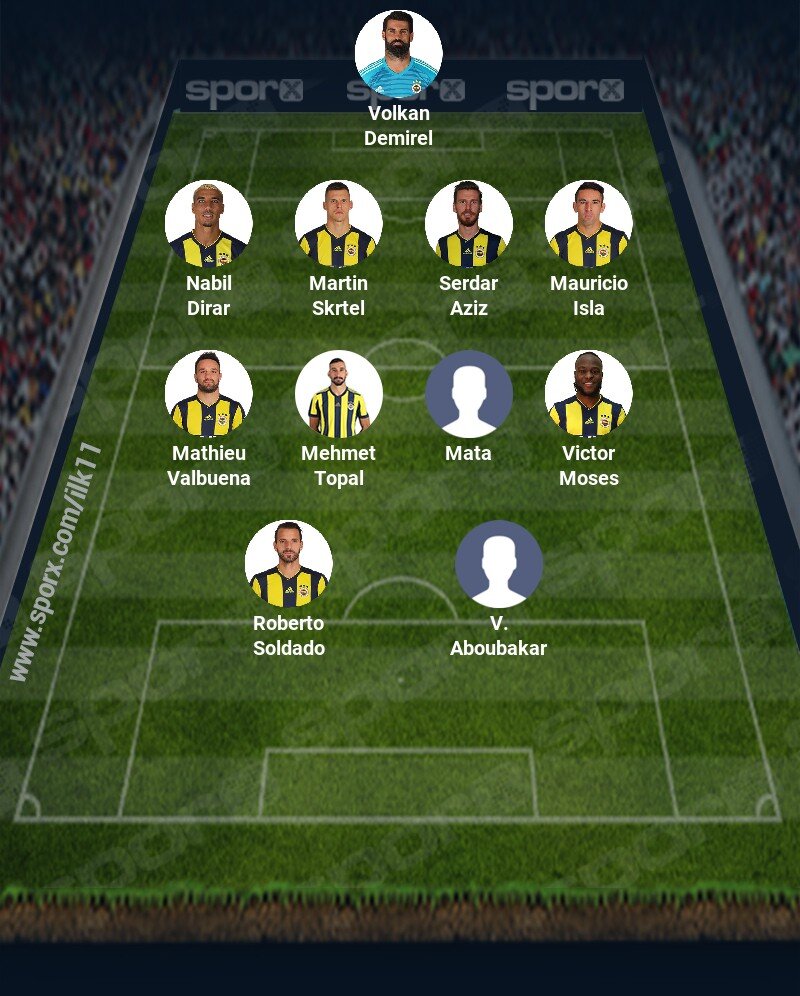Choose Mehmet Topal's player portrait

tap(338, 394)
